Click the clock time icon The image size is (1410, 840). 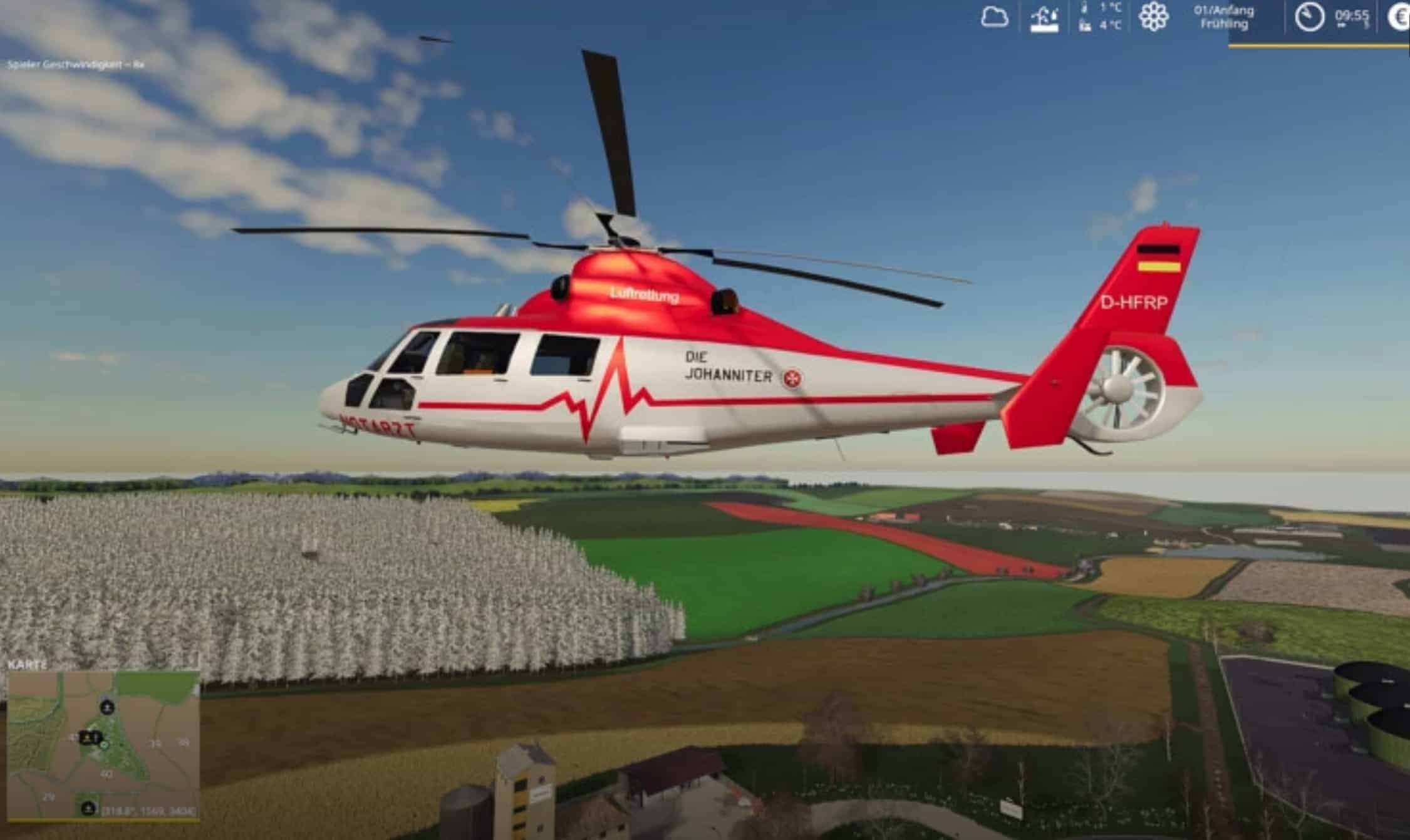[1309, 17]
